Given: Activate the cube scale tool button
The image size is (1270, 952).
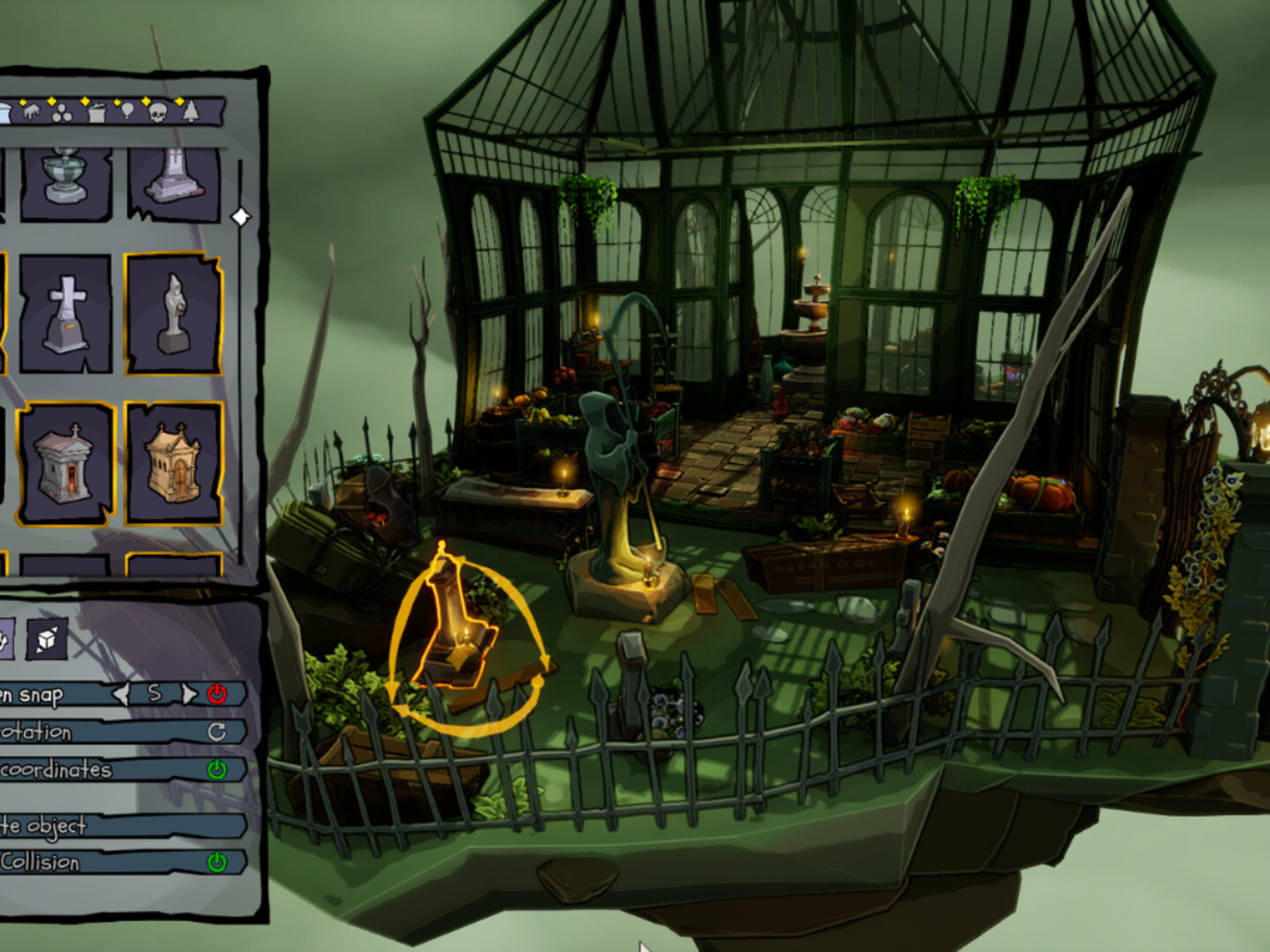Looking at the screenshot, I should click(47, 639).
